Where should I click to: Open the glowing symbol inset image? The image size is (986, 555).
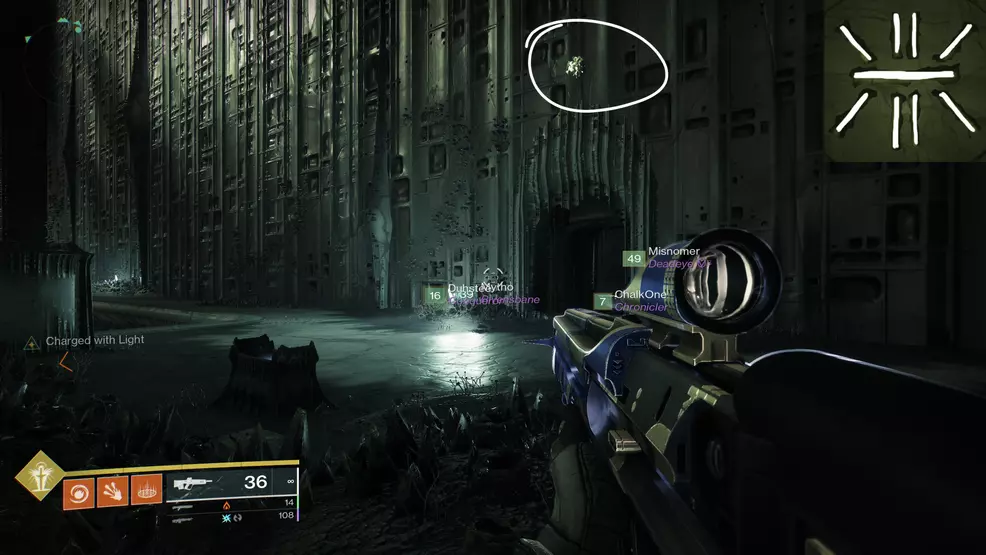[904, 78]
